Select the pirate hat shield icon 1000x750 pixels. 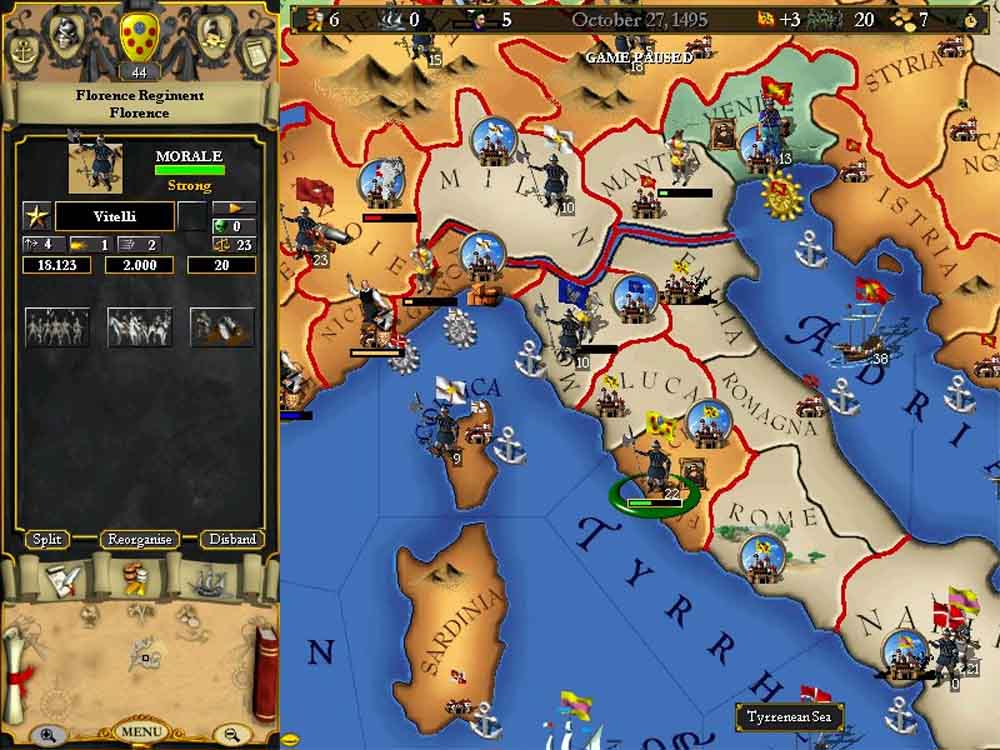pos(210,35)
